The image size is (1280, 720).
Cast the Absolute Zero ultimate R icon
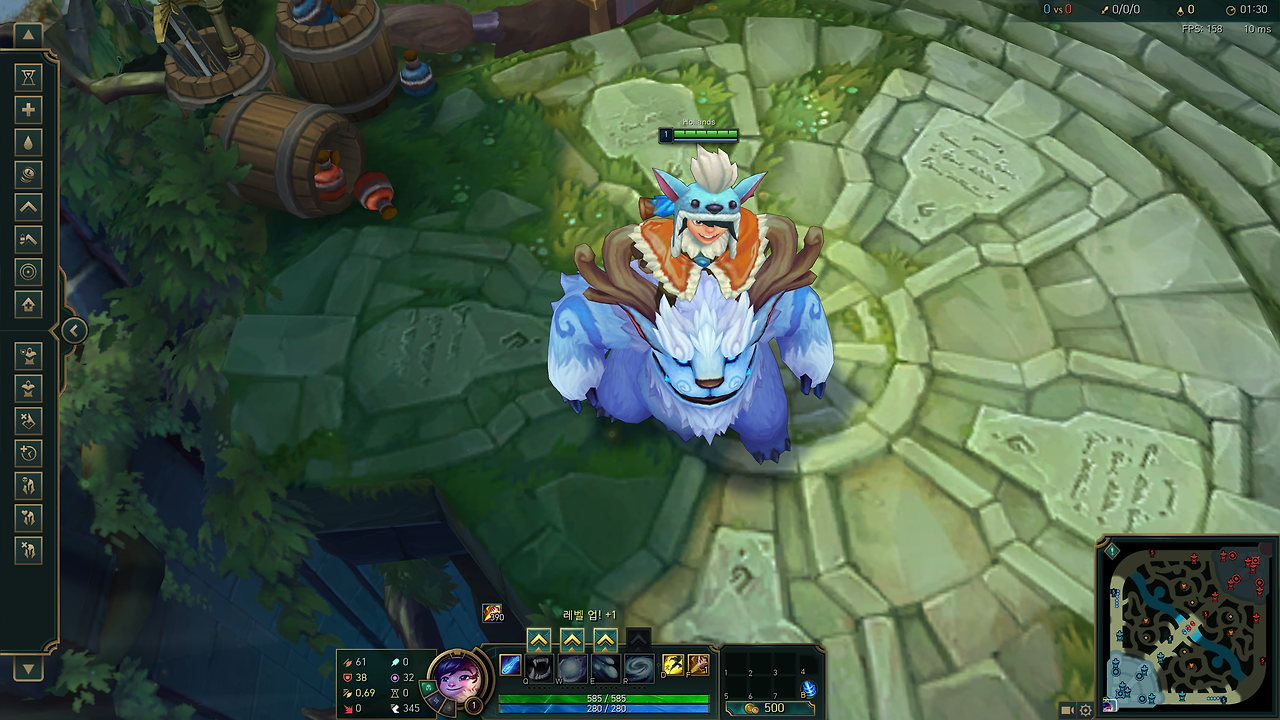[x=639, y=667]
